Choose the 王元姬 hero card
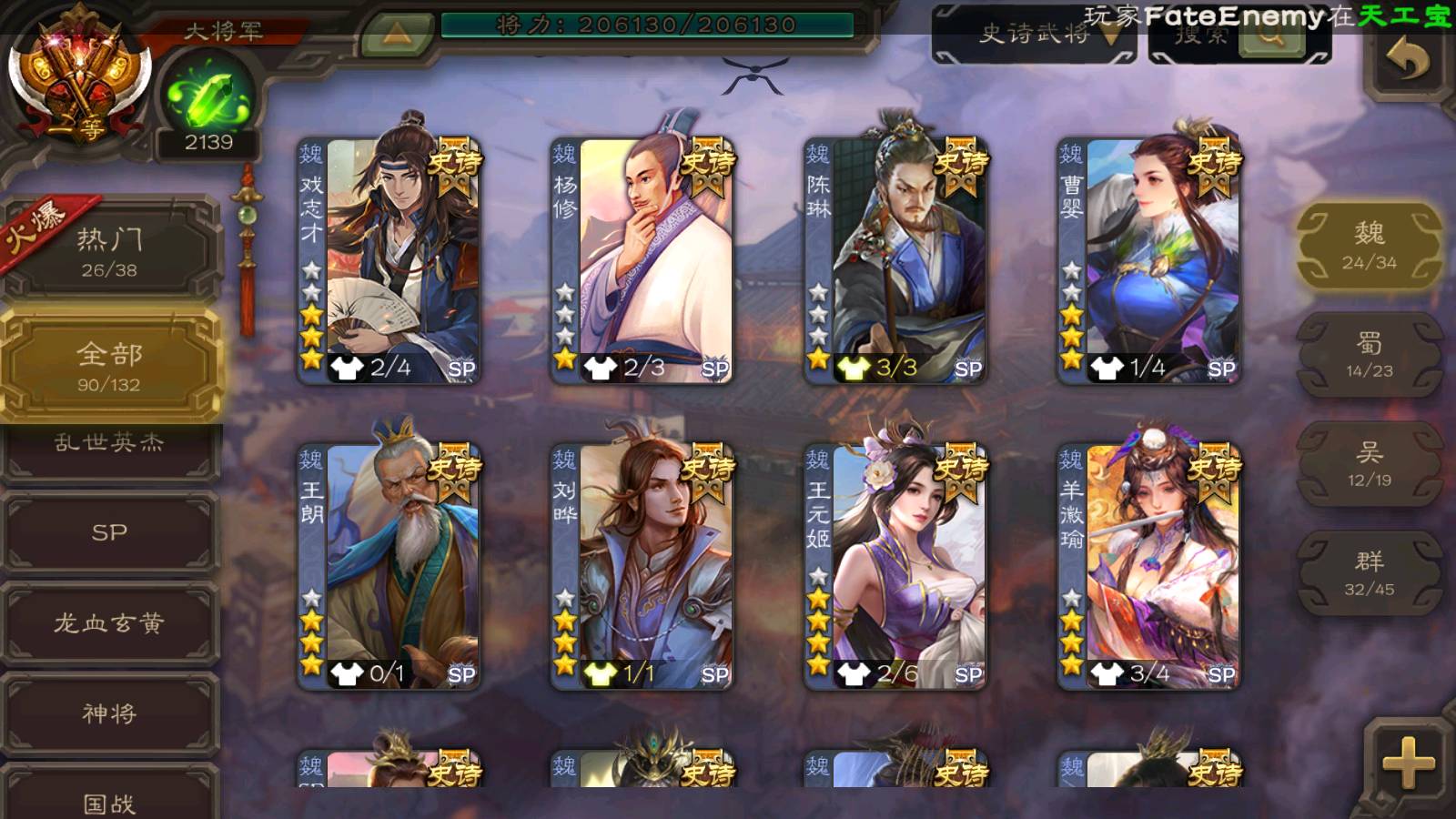 click(895, 566)
